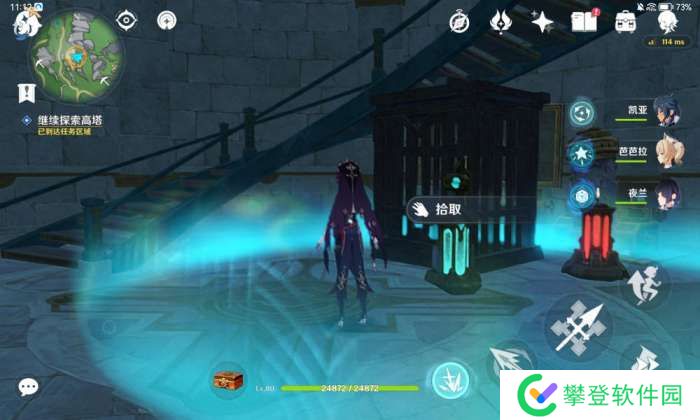Open the character profile head icon
The width and height of the screenshot is (700, 420).
coord(666,21)
